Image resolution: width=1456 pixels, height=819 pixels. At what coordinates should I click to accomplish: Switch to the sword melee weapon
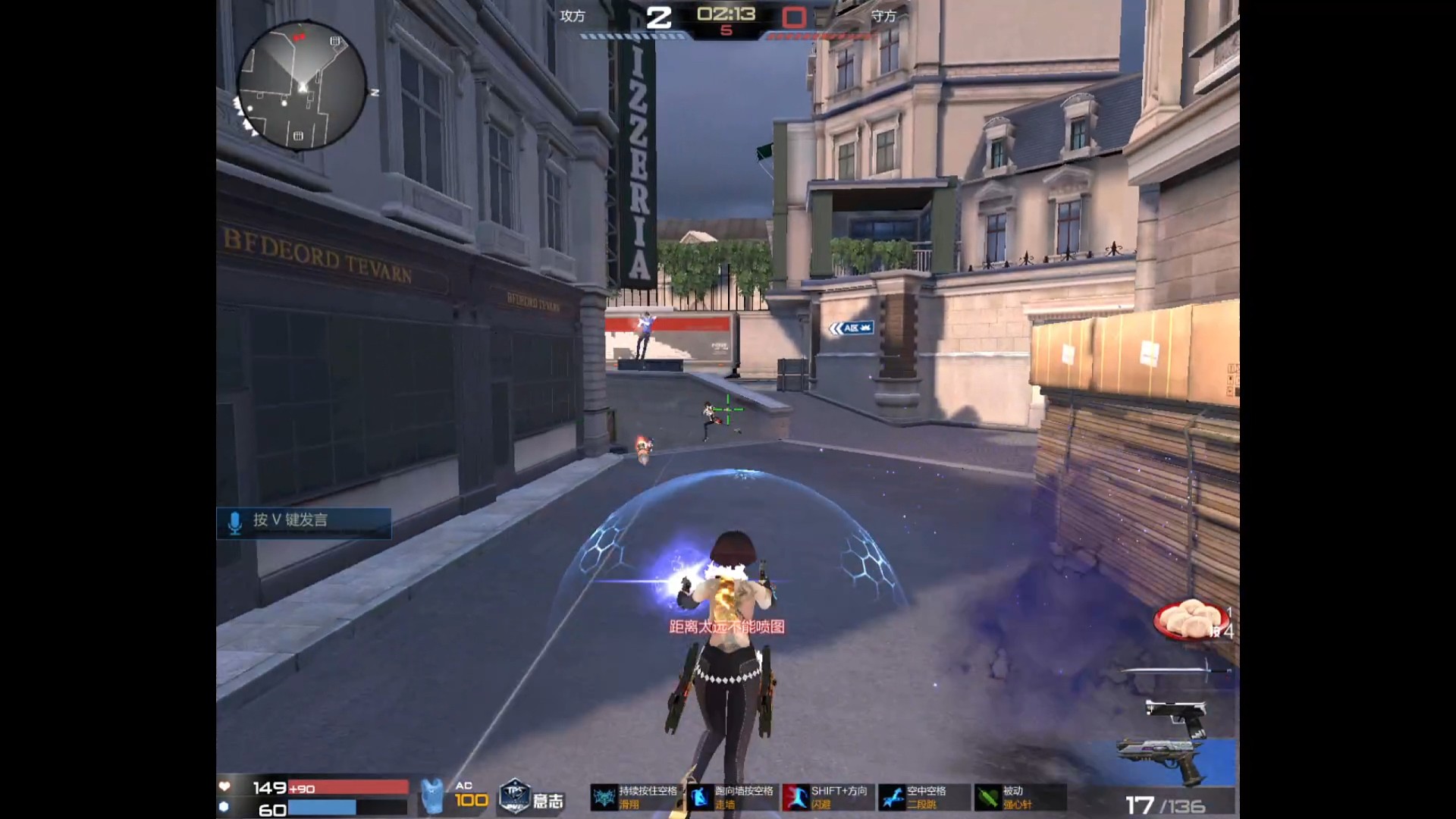tap(1175, 670)
